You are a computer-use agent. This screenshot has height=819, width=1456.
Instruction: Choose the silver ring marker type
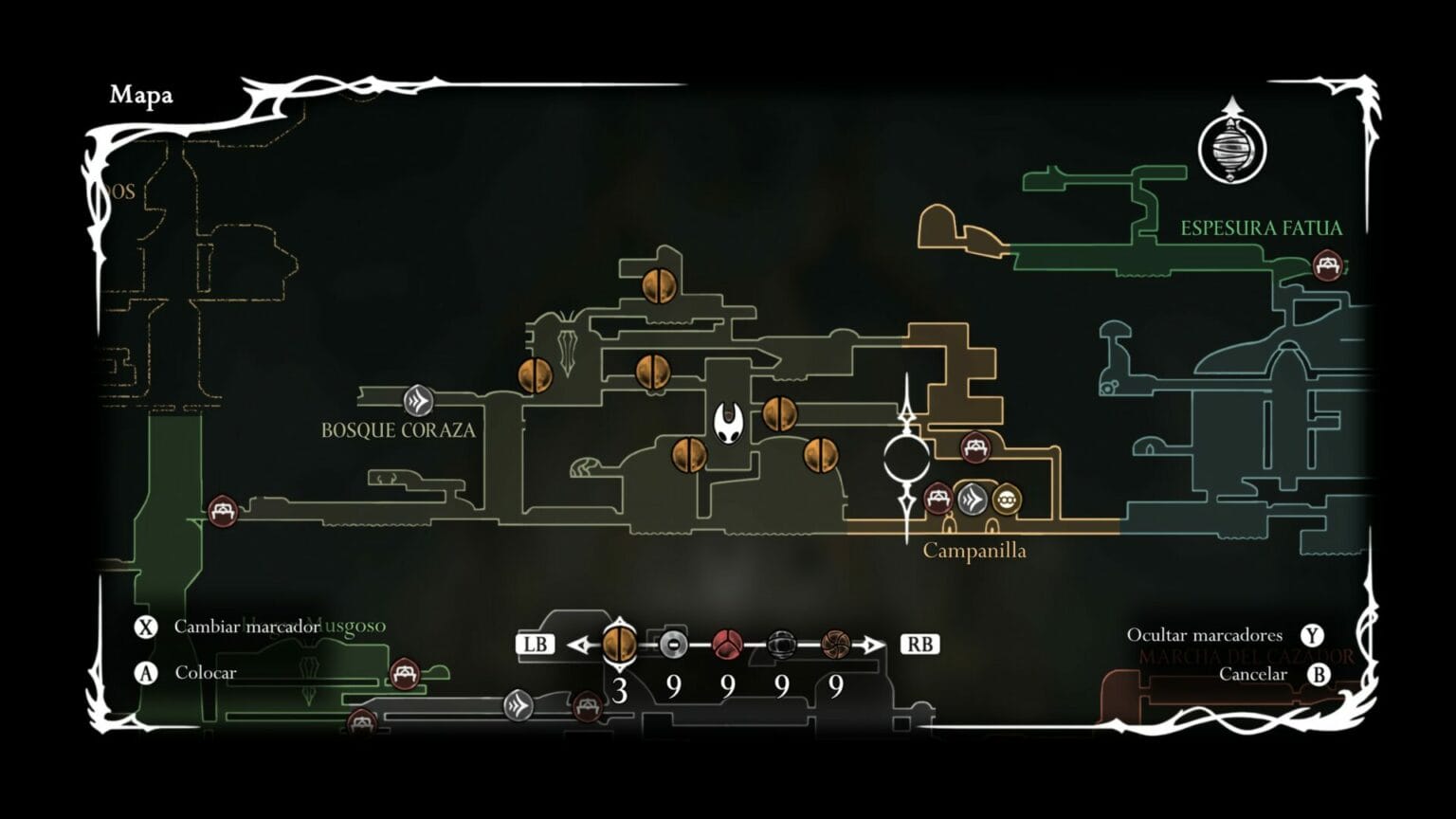coord(673,645)
